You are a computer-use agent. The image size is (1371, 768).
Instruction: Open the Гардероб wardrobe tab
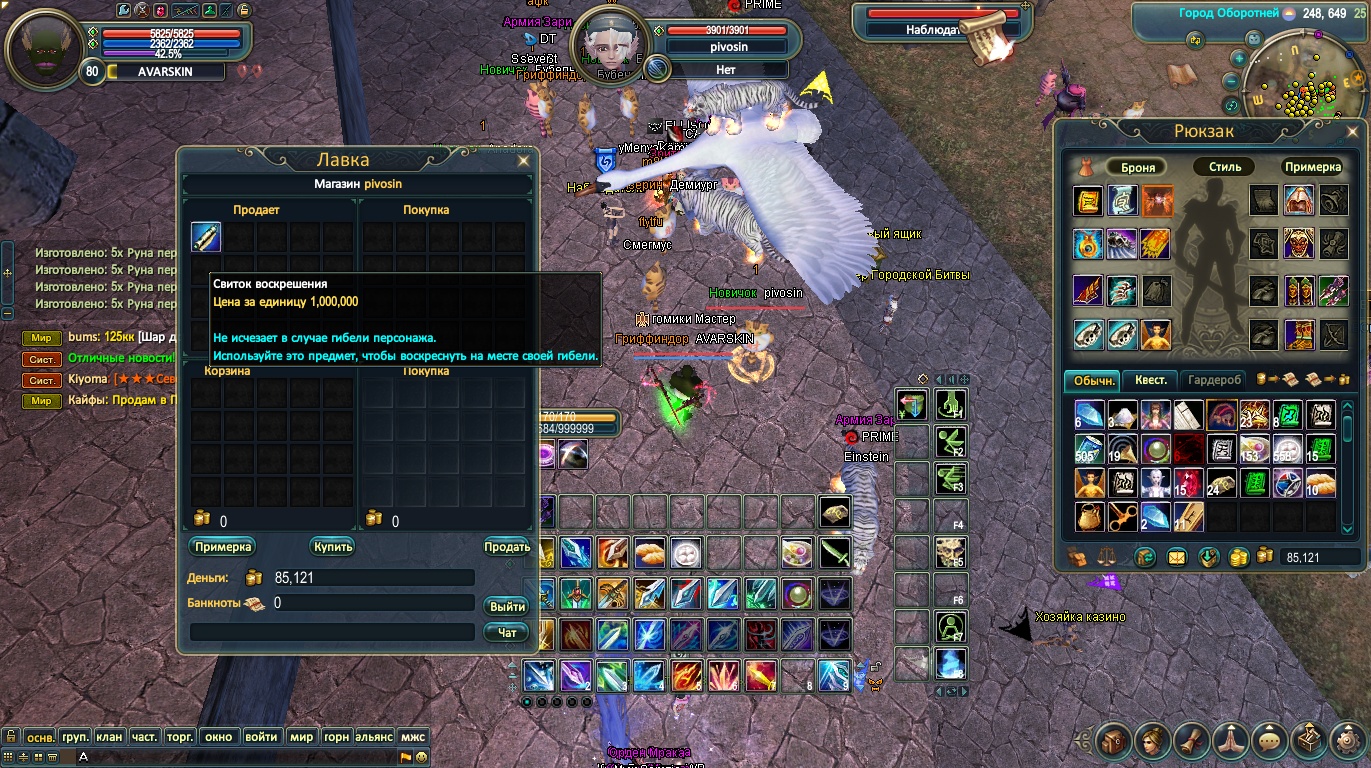tap(1215, 380)
